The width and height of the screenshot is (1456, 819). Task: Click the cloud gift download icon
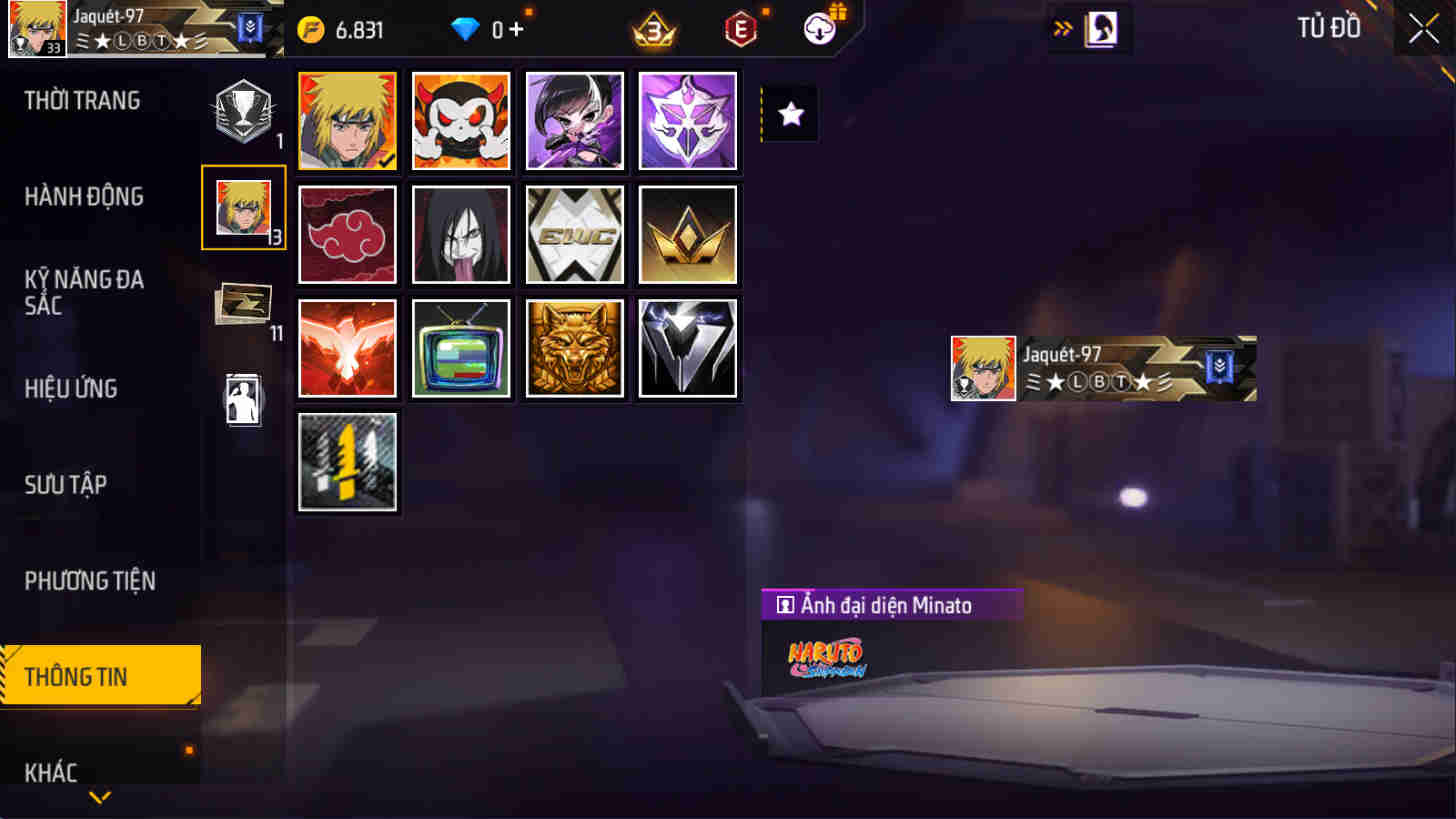(819, 28)
